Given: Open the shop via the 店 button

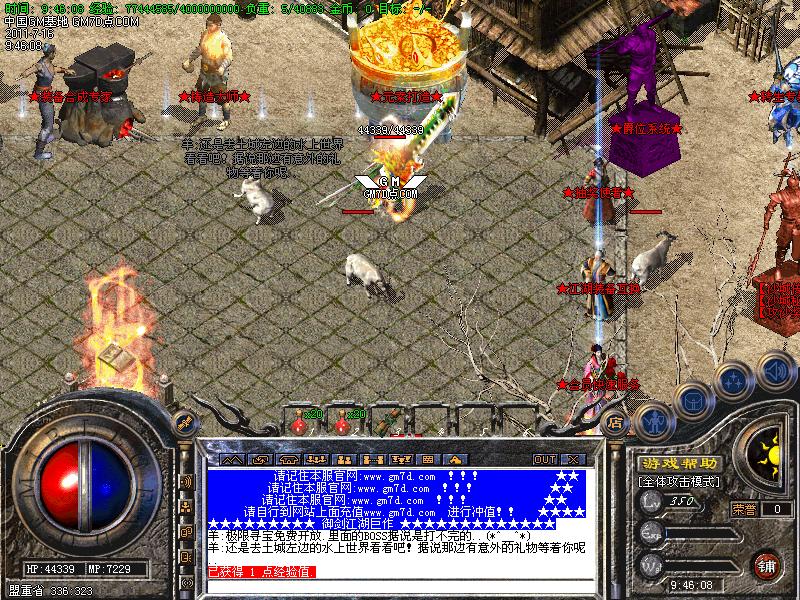Looking at the screenshot, I should [617, 423].
